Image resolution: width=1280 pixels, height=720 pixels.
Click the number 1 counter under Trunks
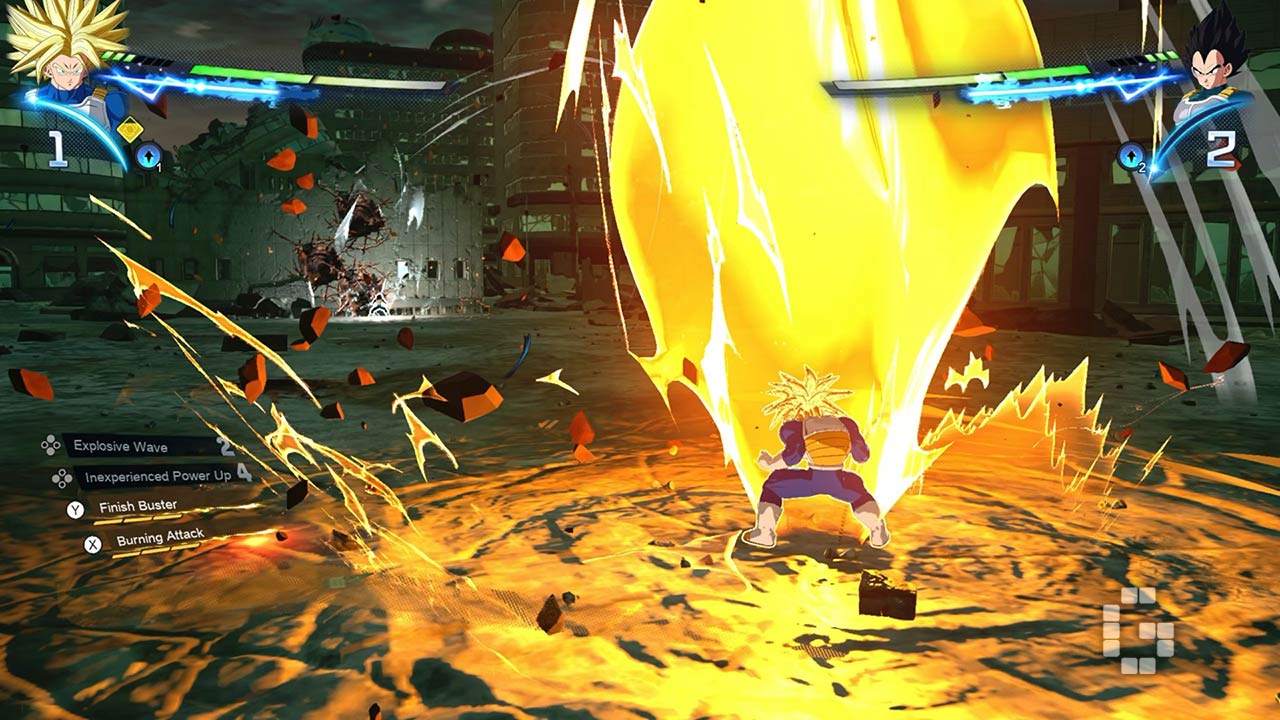tap(56, 147)
